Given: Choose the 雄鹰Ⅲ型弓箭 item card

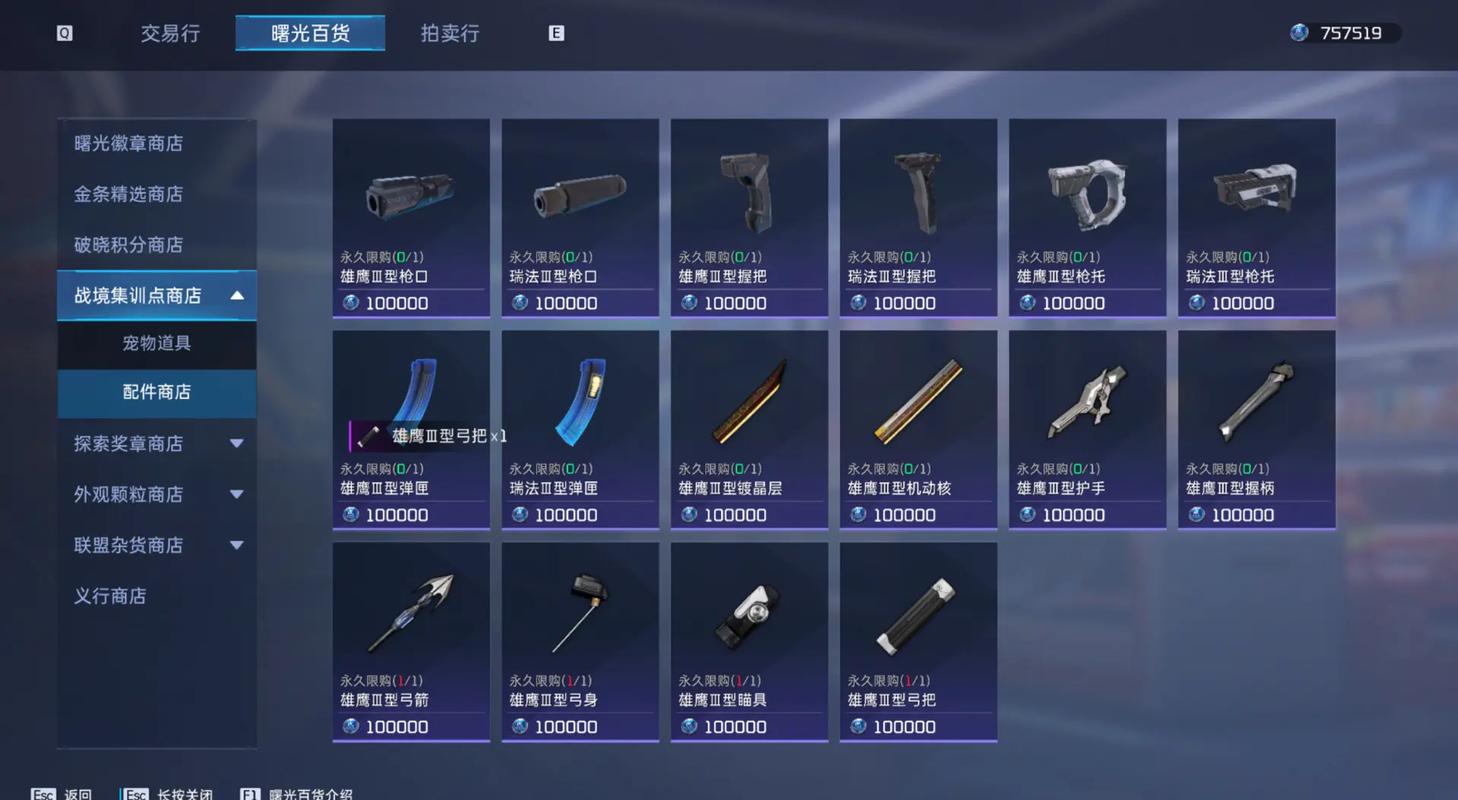Looking at the screenshot, I should [411, 641].
